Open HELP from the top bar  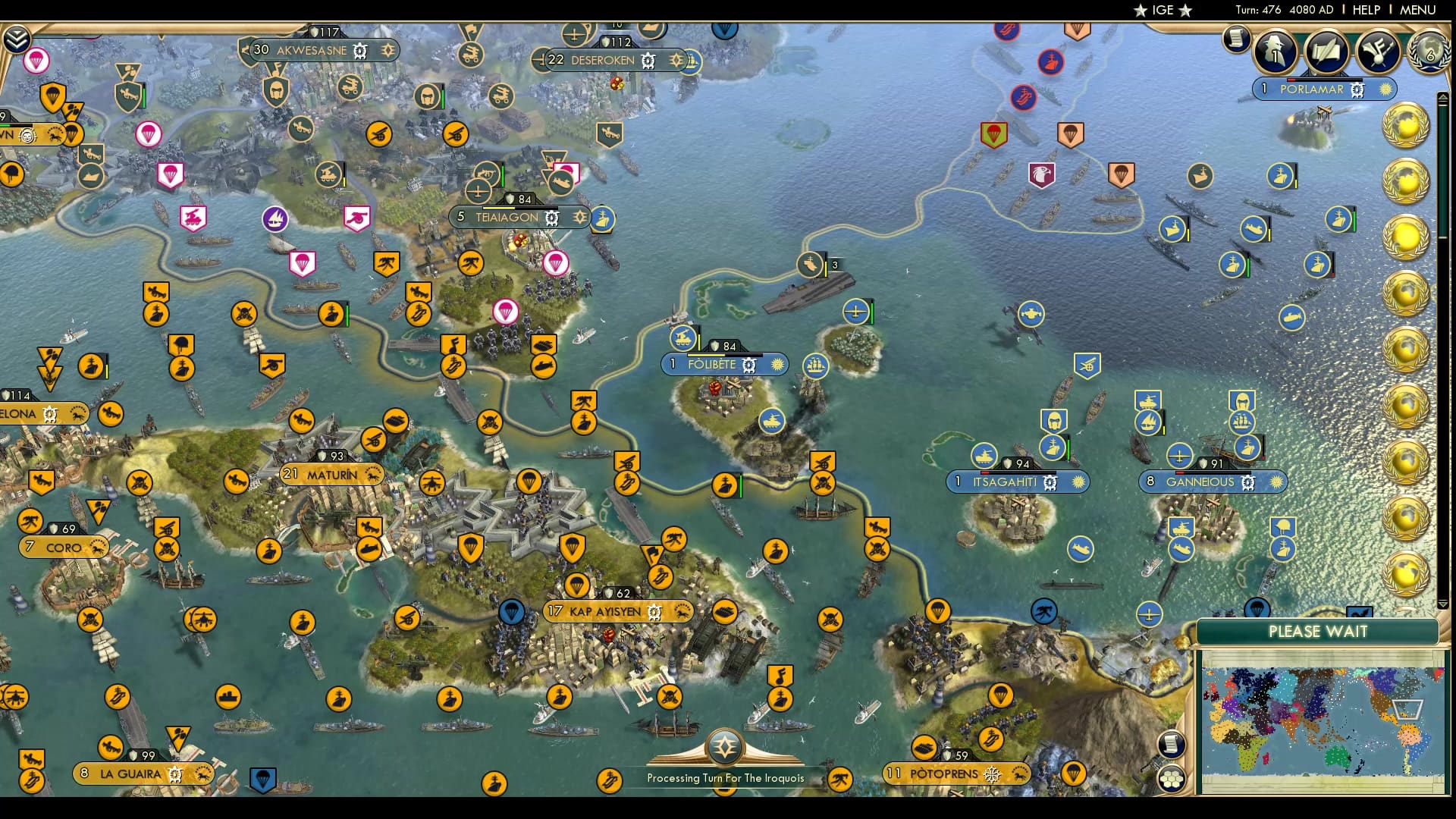(1365, 10)
